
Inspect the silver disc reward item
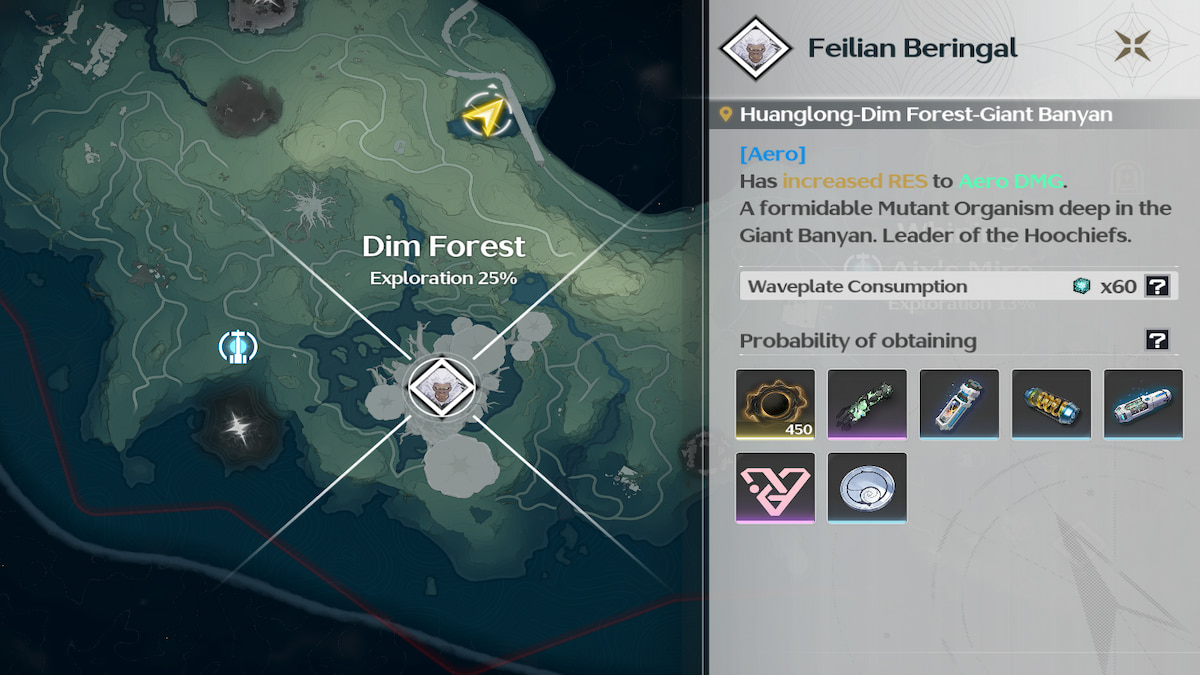pos(867,488)
